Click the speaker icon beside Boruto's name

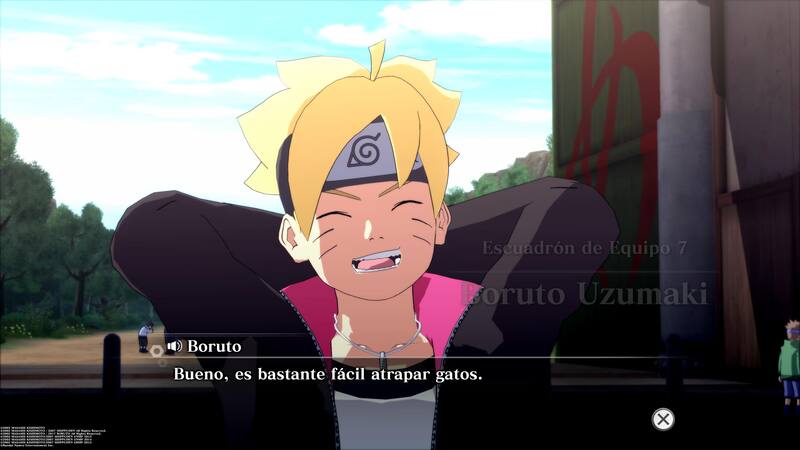(174, 346)
